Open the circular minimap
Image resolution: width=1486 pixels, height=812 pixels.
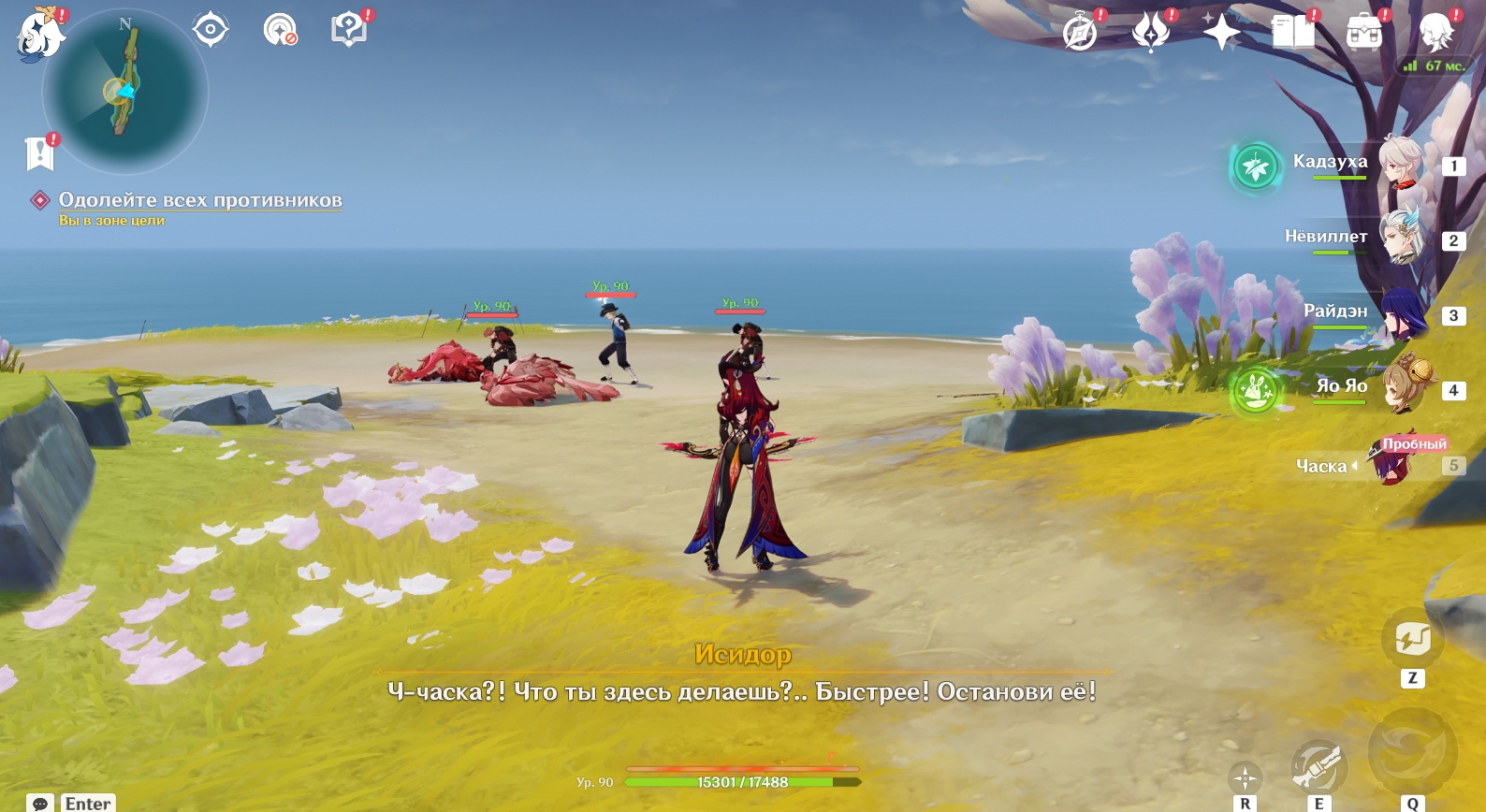124,92
